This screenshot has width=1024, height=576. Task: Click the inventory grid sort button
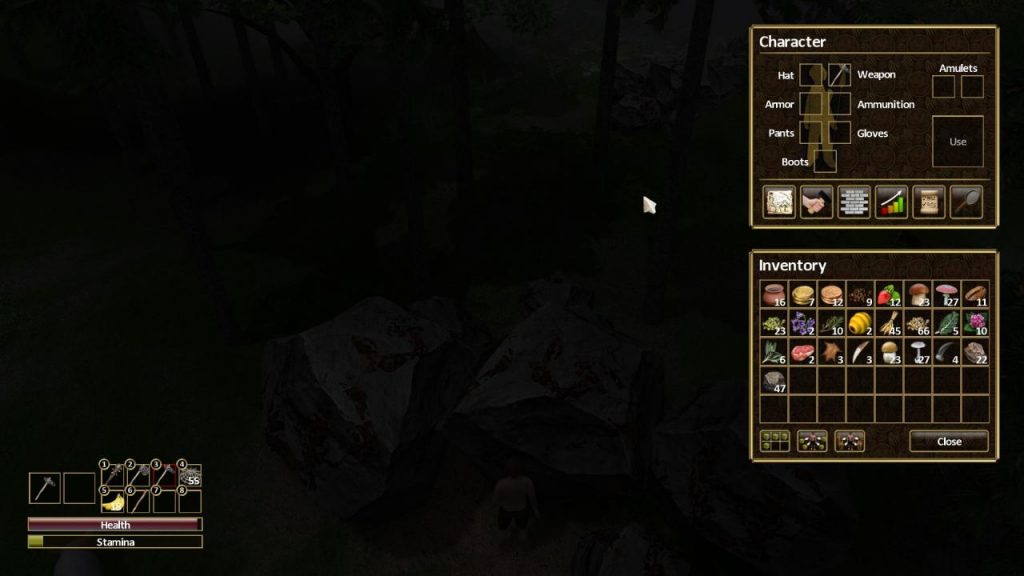point(774,441)
